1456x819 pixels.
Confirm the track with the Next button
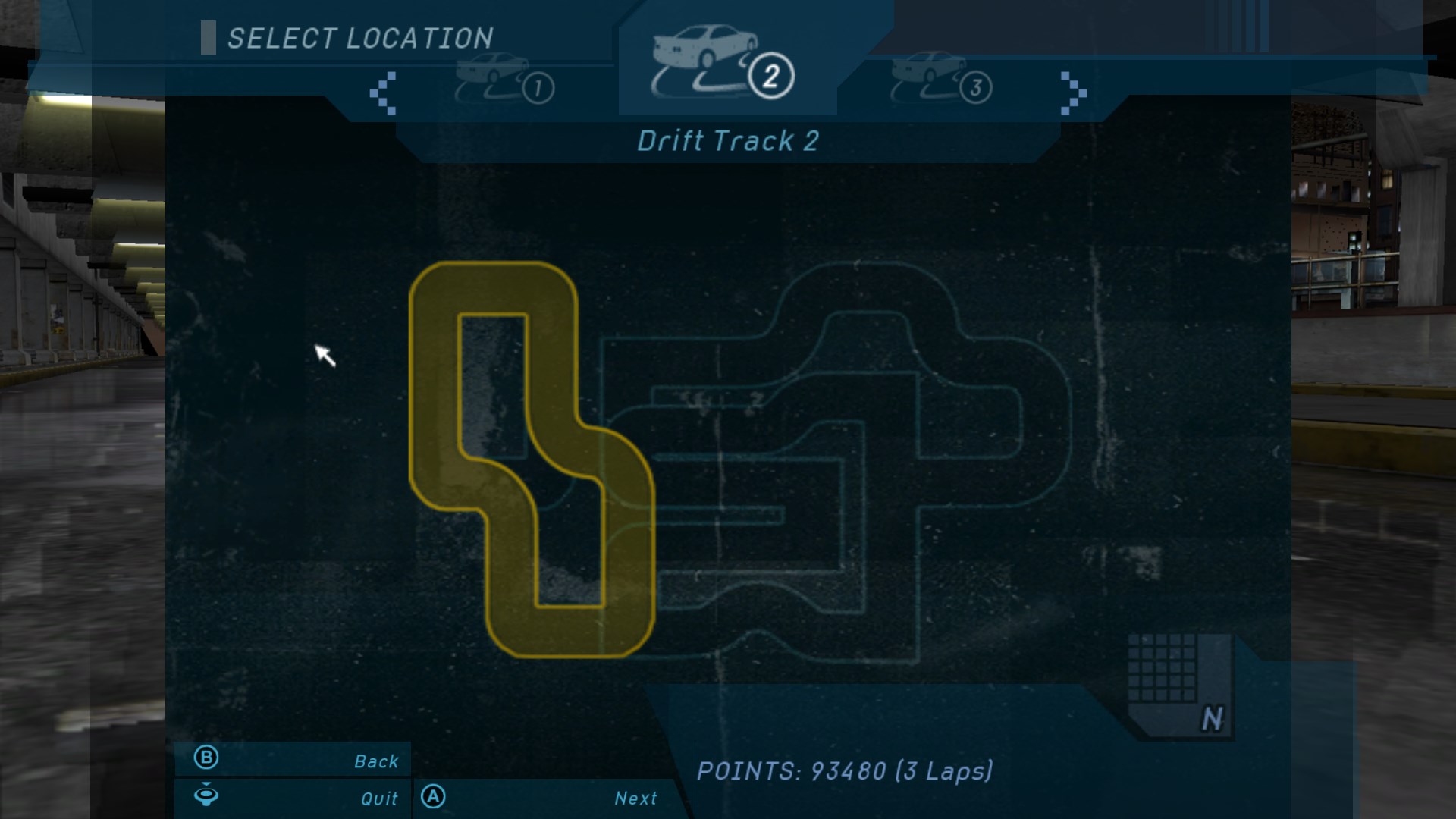click(x=543, y=798)
